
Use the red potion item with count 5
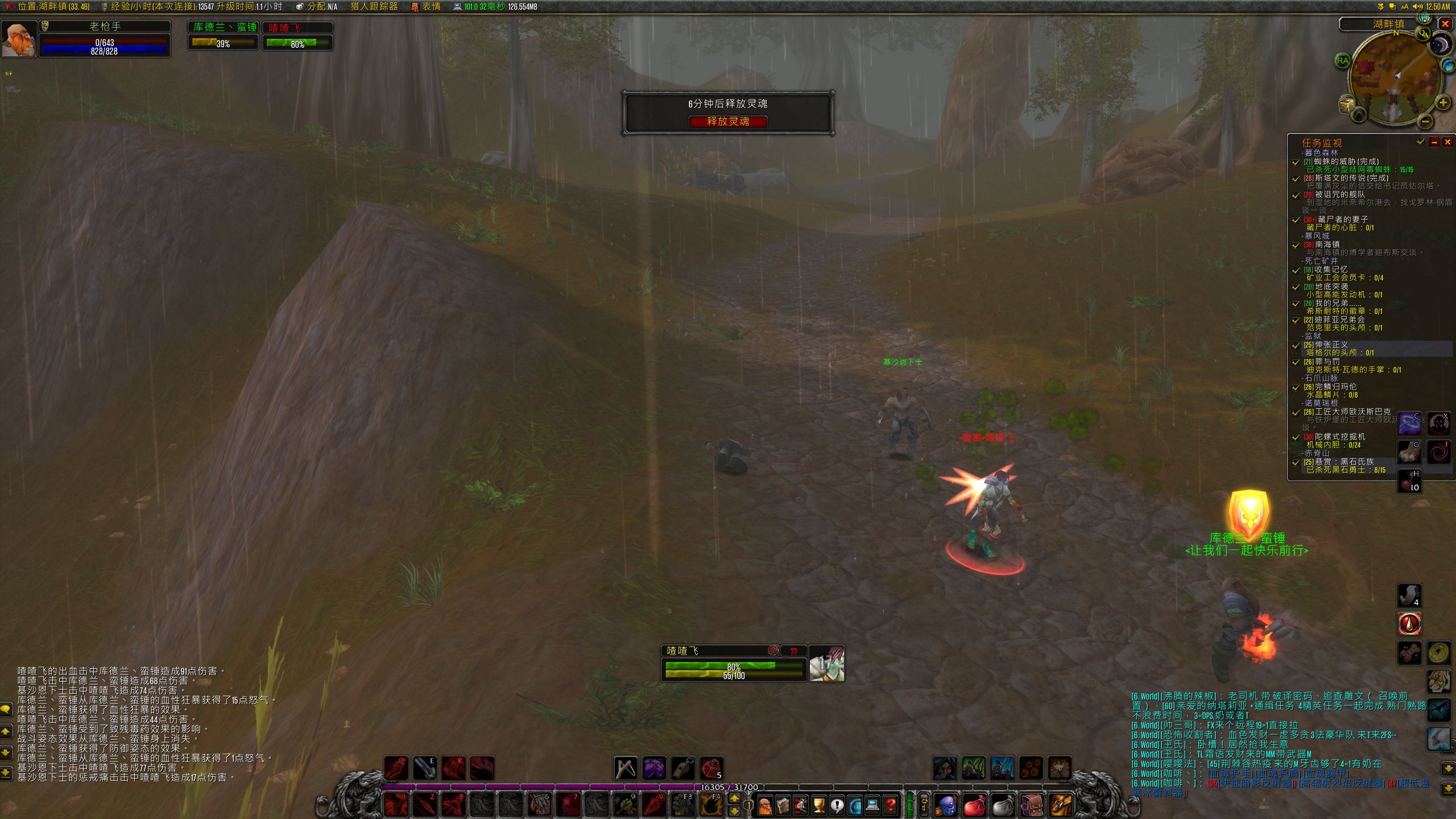click(x=711, y=768)
